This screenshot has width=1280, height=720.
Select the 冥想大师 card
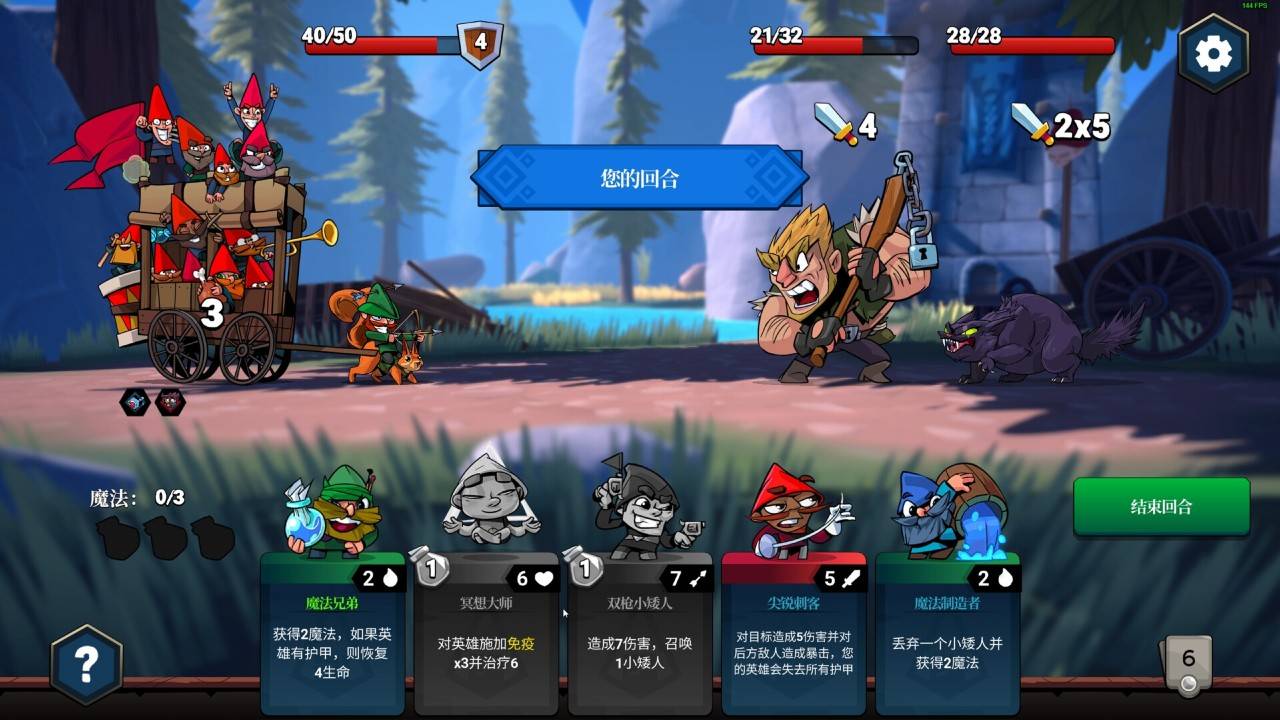point(486,630)
